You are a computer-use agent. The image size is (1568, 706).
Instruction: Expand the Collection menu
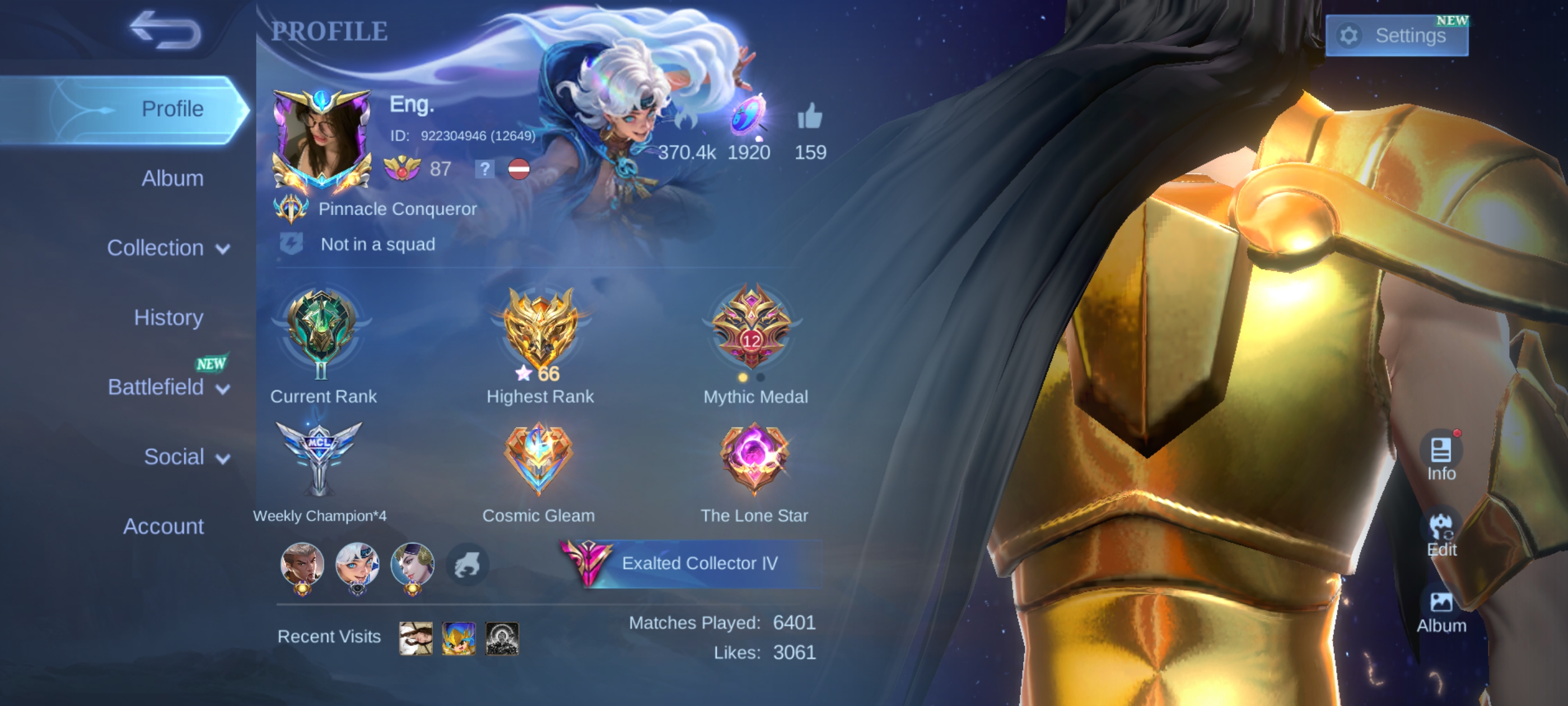point(168,248)
